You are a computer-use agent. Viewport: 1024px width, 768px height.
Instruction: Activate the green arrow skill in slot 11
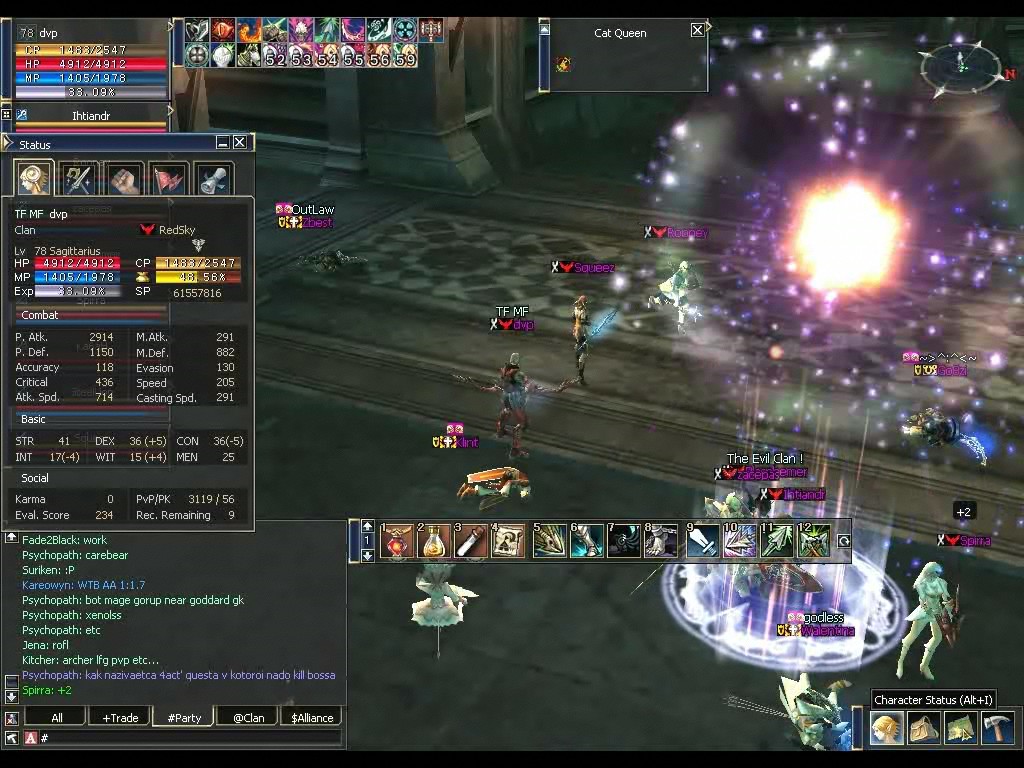pyautogui.click(x=777, y=541)
